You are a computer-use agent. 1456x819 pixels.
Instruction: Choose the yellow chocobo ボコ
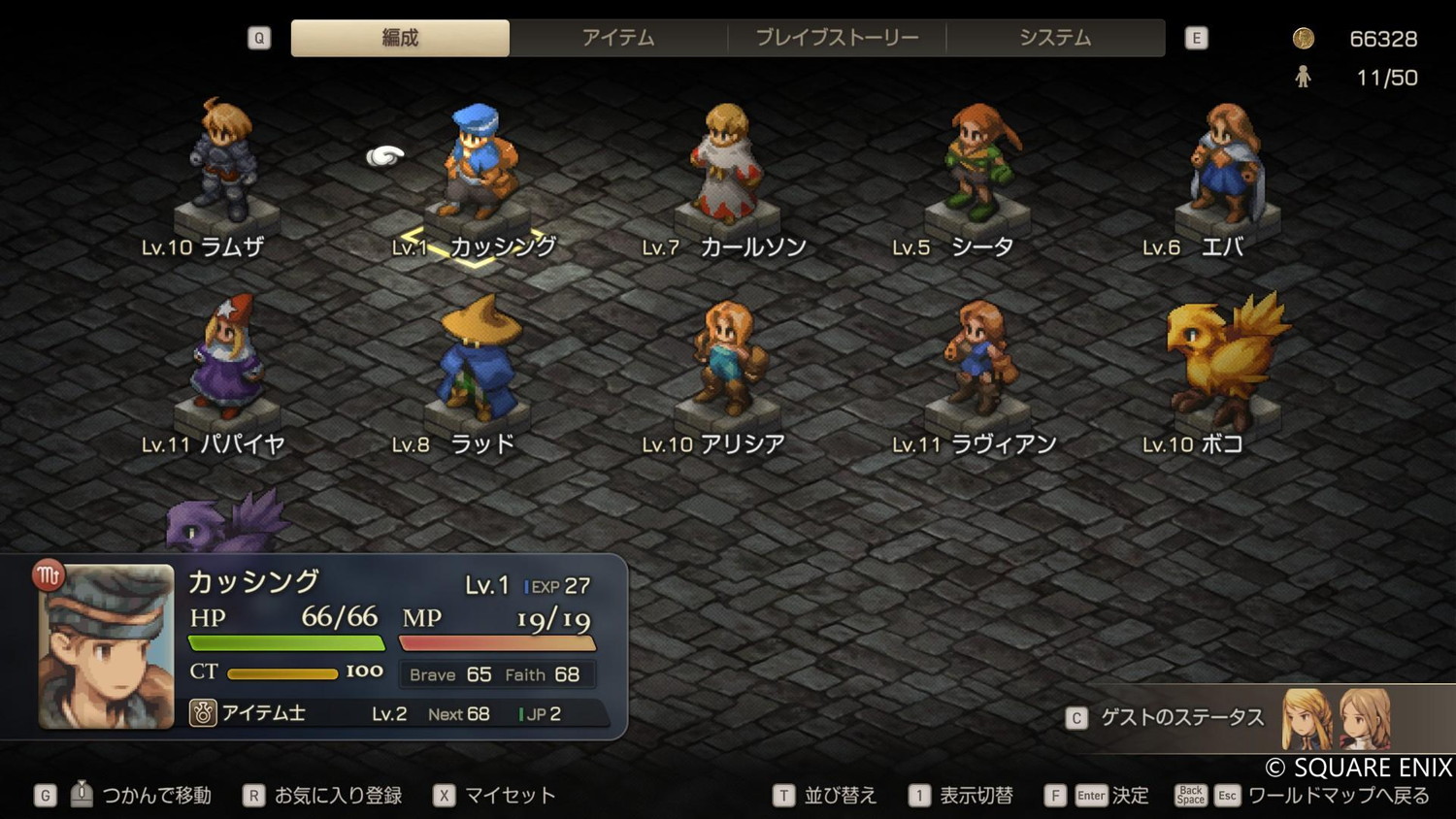1225,361
